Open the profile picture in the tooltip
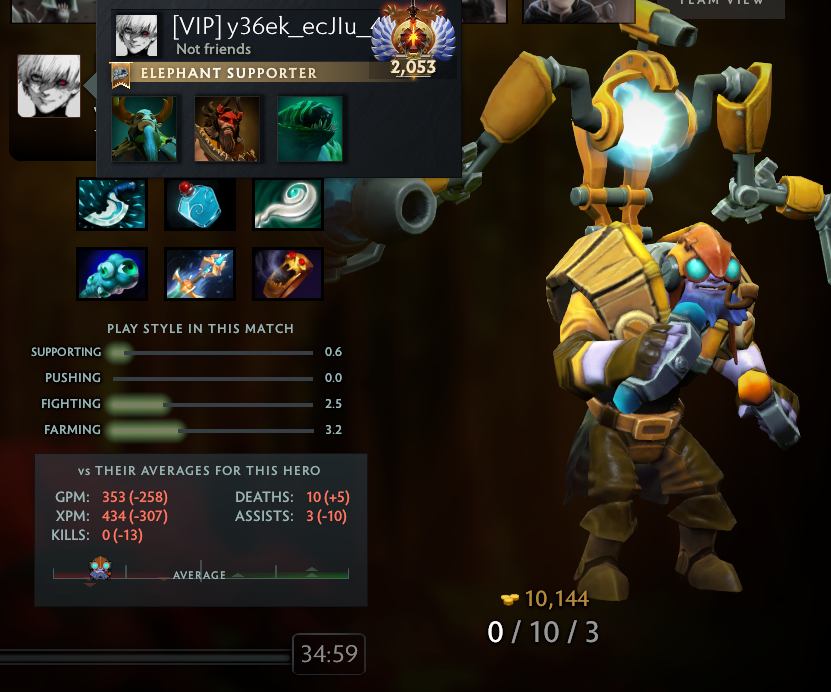 click(136, 36)
